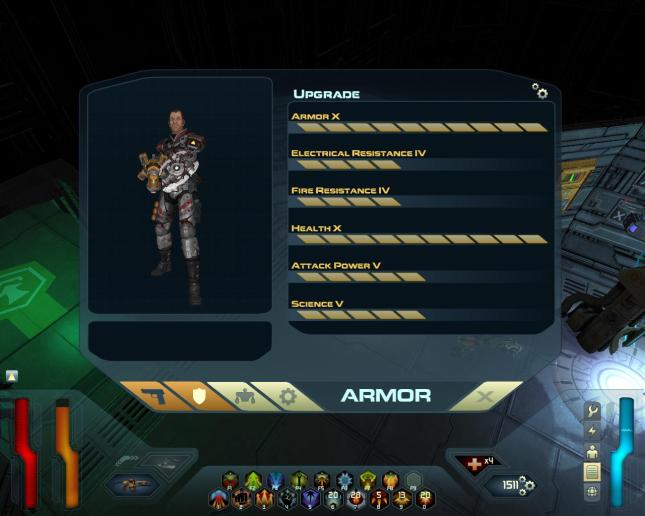Screen dimensions: 645x516
Task: Use the red cross medkit
Action: [475, 464]
